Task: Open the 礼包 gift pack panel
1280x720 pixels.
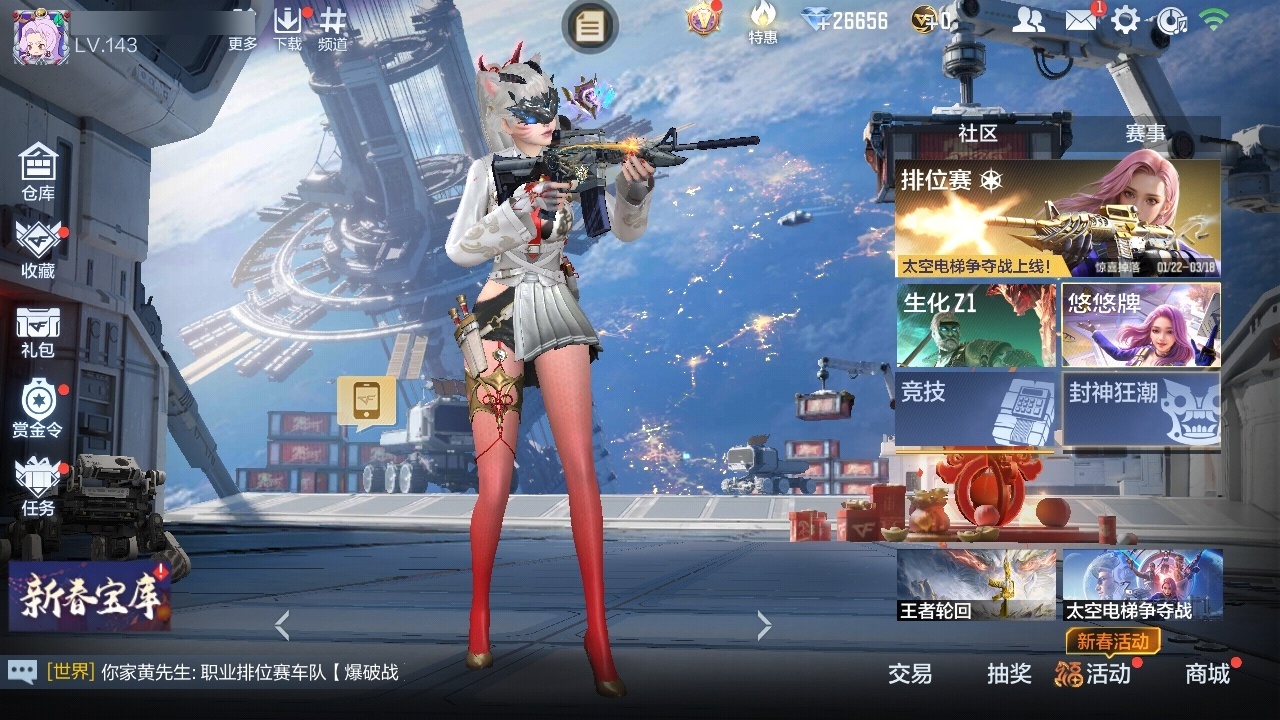Action: 37,328
